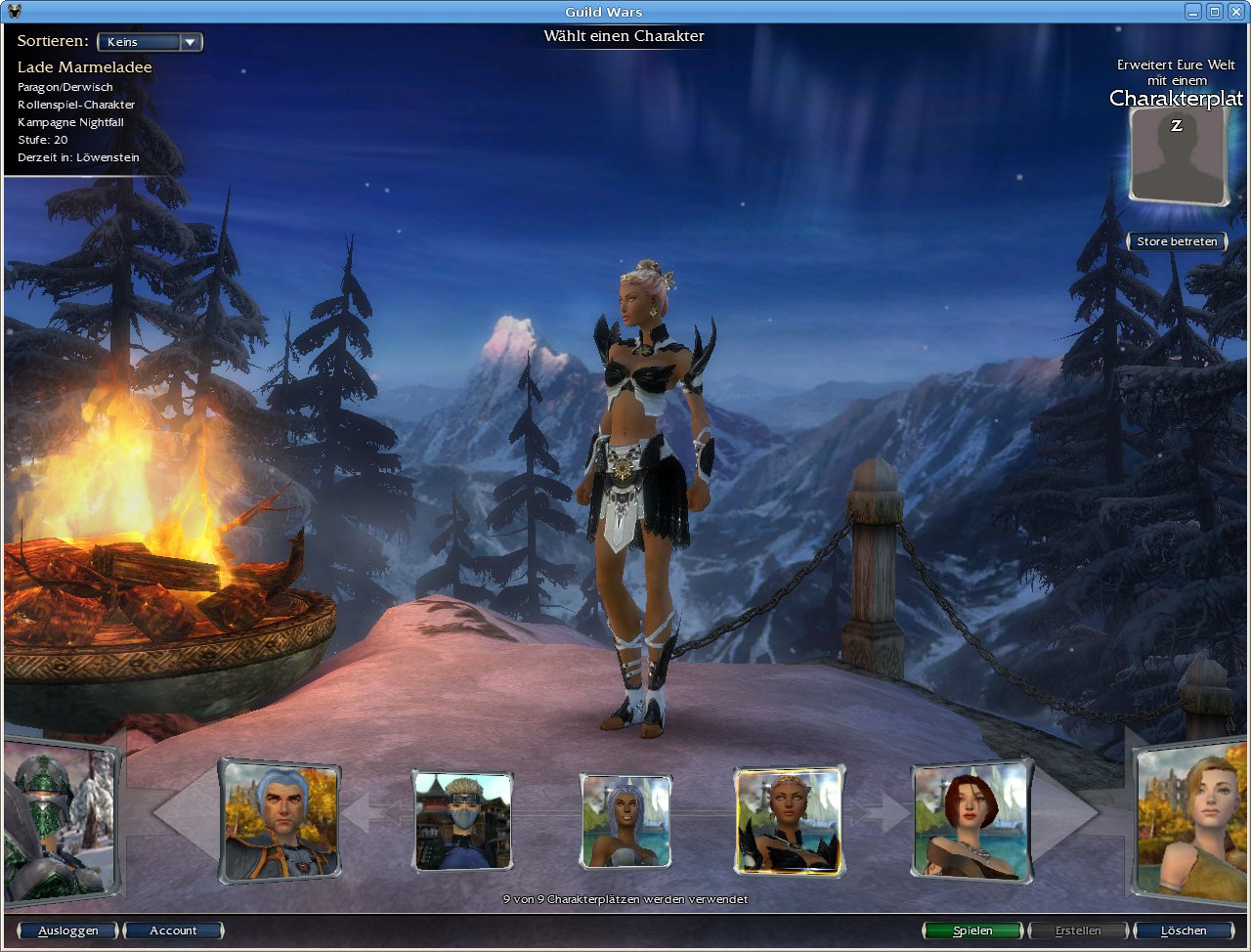
Task: Open the Sortieren dropdown
Action: point(149,41)
